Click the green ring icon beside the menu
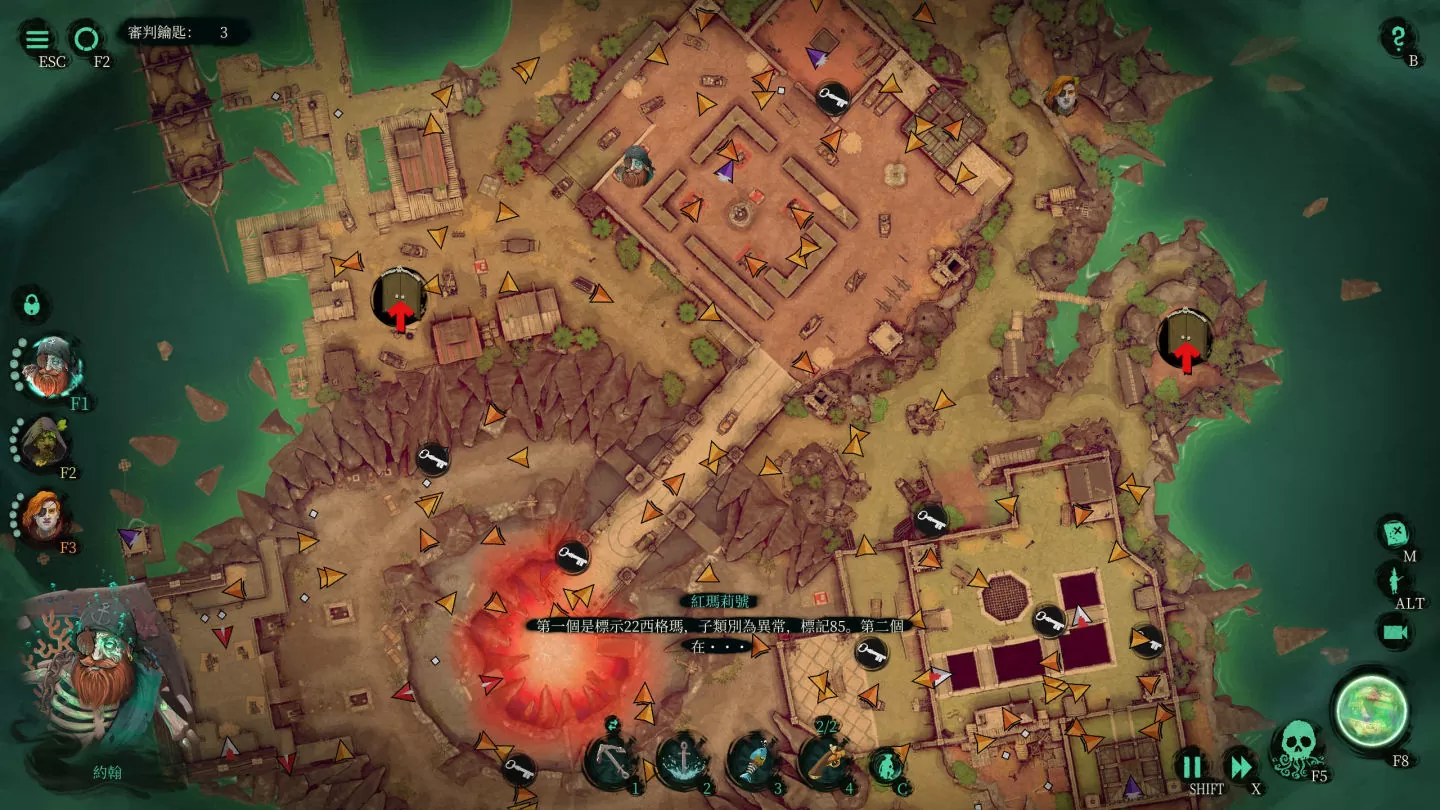Screen dimensions: 1440x810 tap(86, 39)
